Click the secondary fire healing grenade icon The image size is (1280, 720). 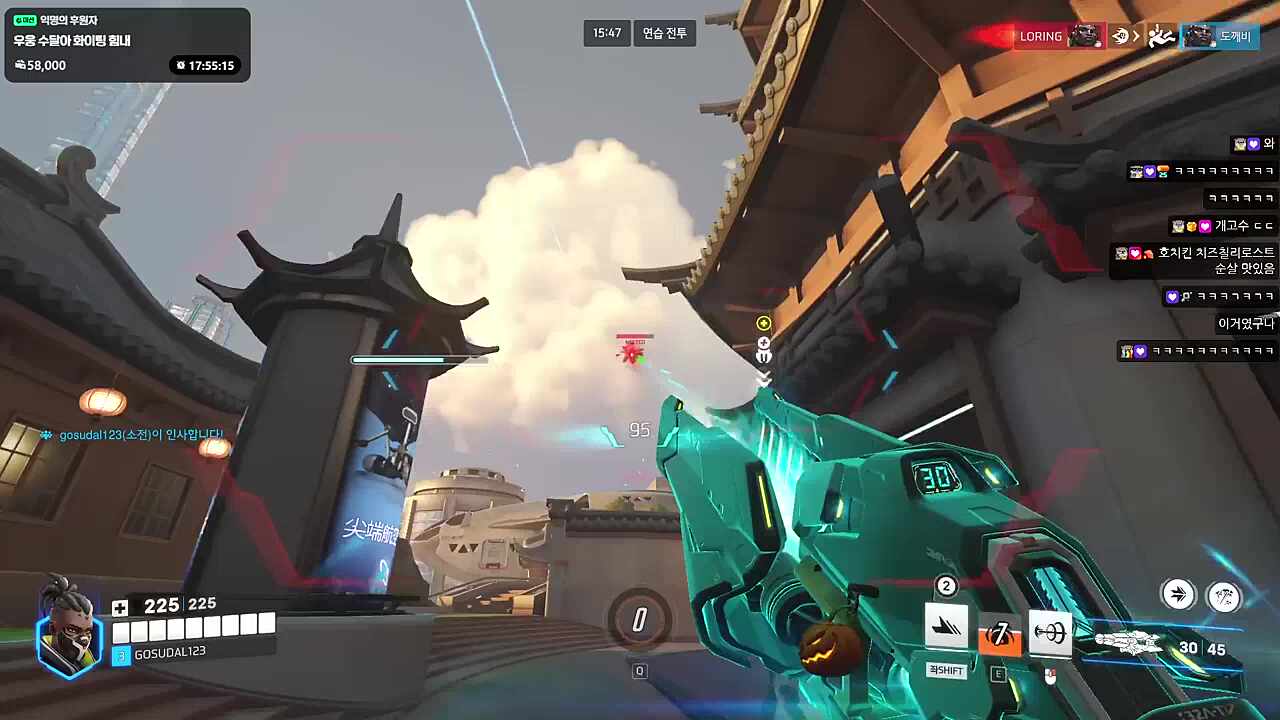coord(1050,633)
